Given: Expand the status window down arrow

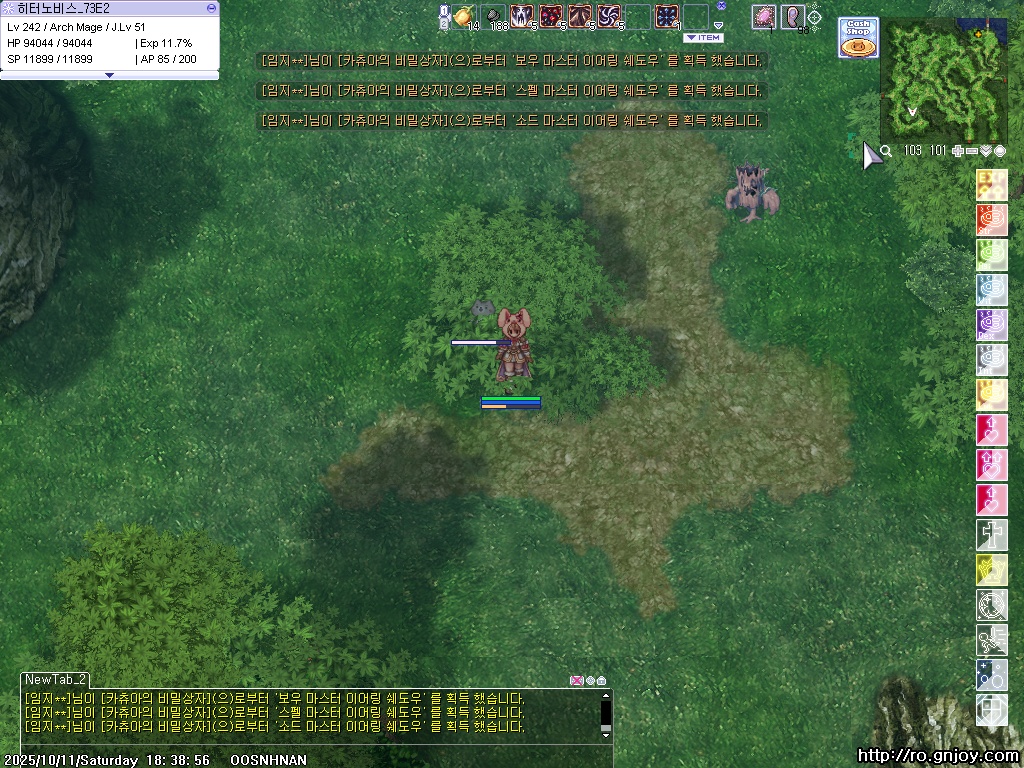Looking at the screenshot, I should click(109, 75).
